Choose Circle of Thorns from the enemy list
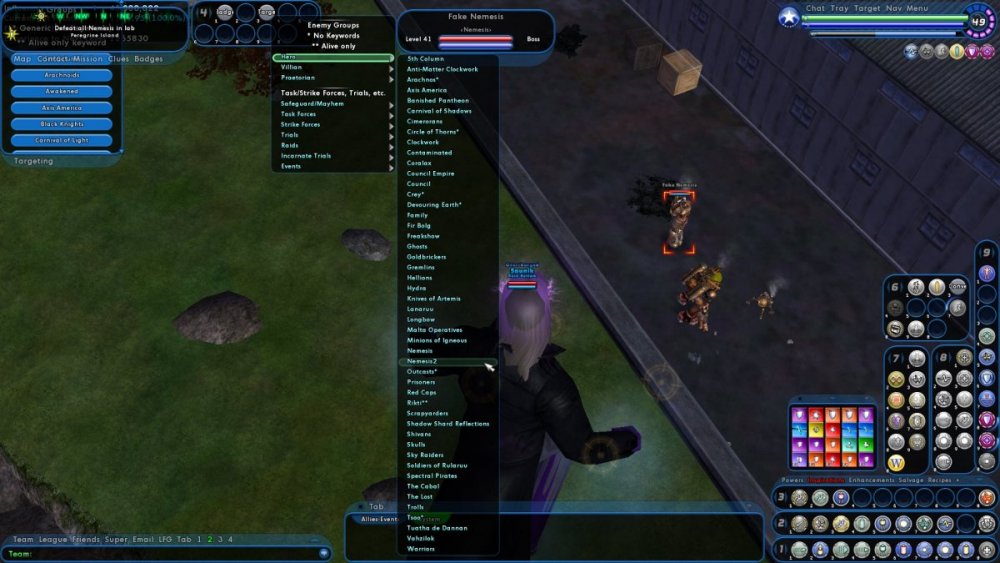Image resolution: width=1000 pixels, height=563 pixels. pyautogui.click(x=432, y=132)
